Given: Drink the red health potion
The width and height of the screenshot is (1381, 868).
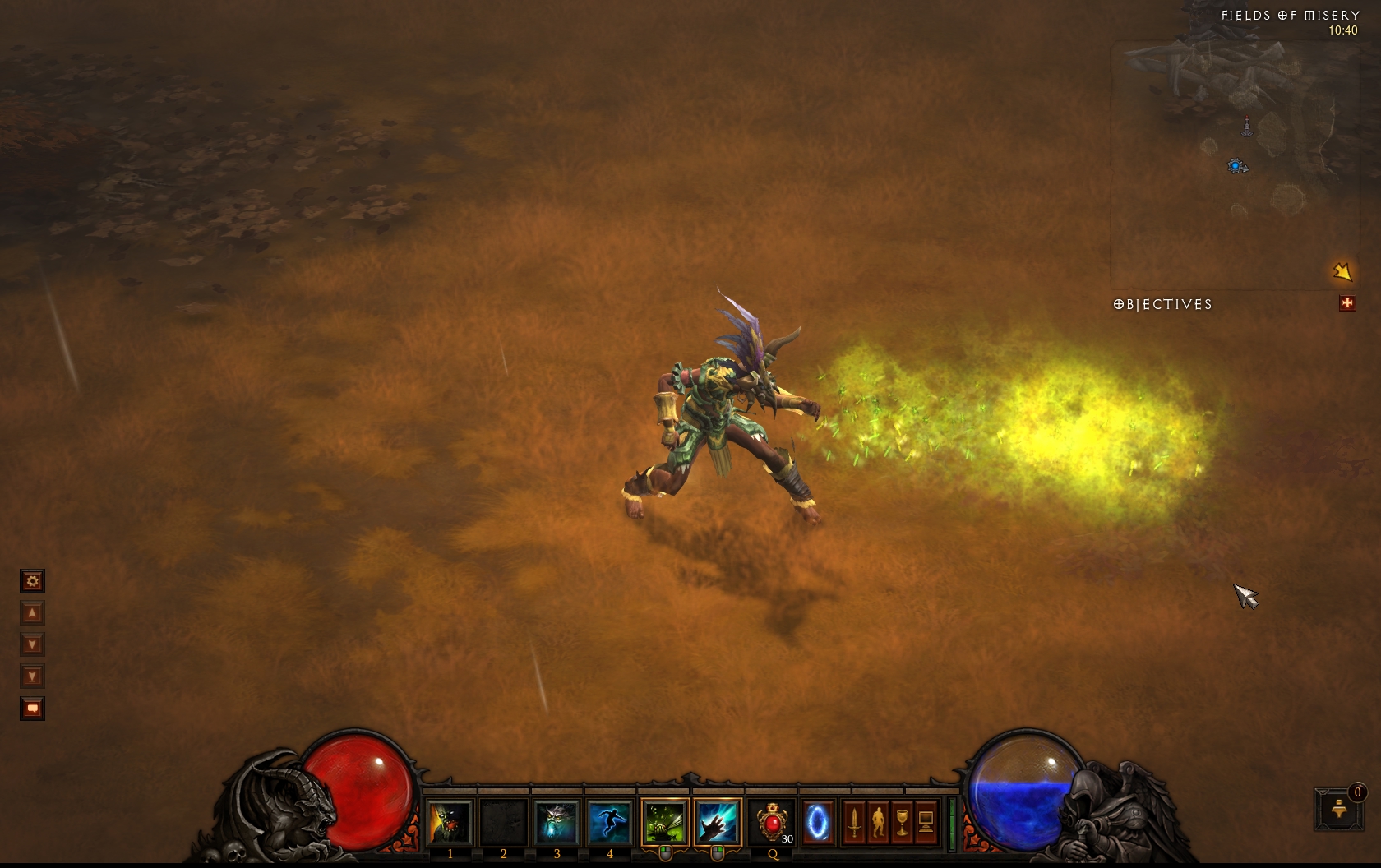Looking at the screenshot, I should [x=773, y=822].
